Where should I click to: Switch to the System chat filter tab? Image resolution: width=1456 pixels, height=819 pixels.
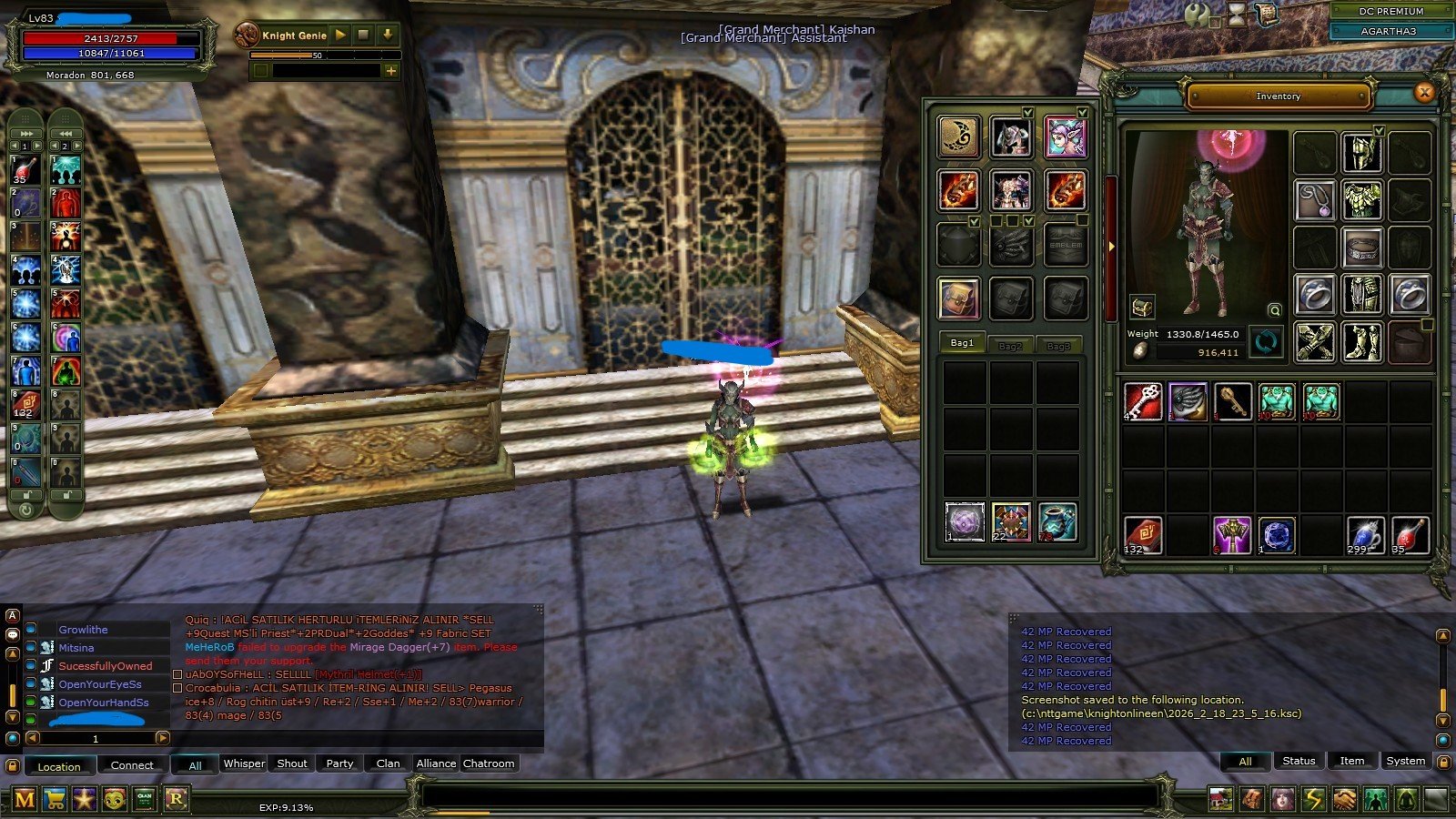click(x=1406, y=761)
